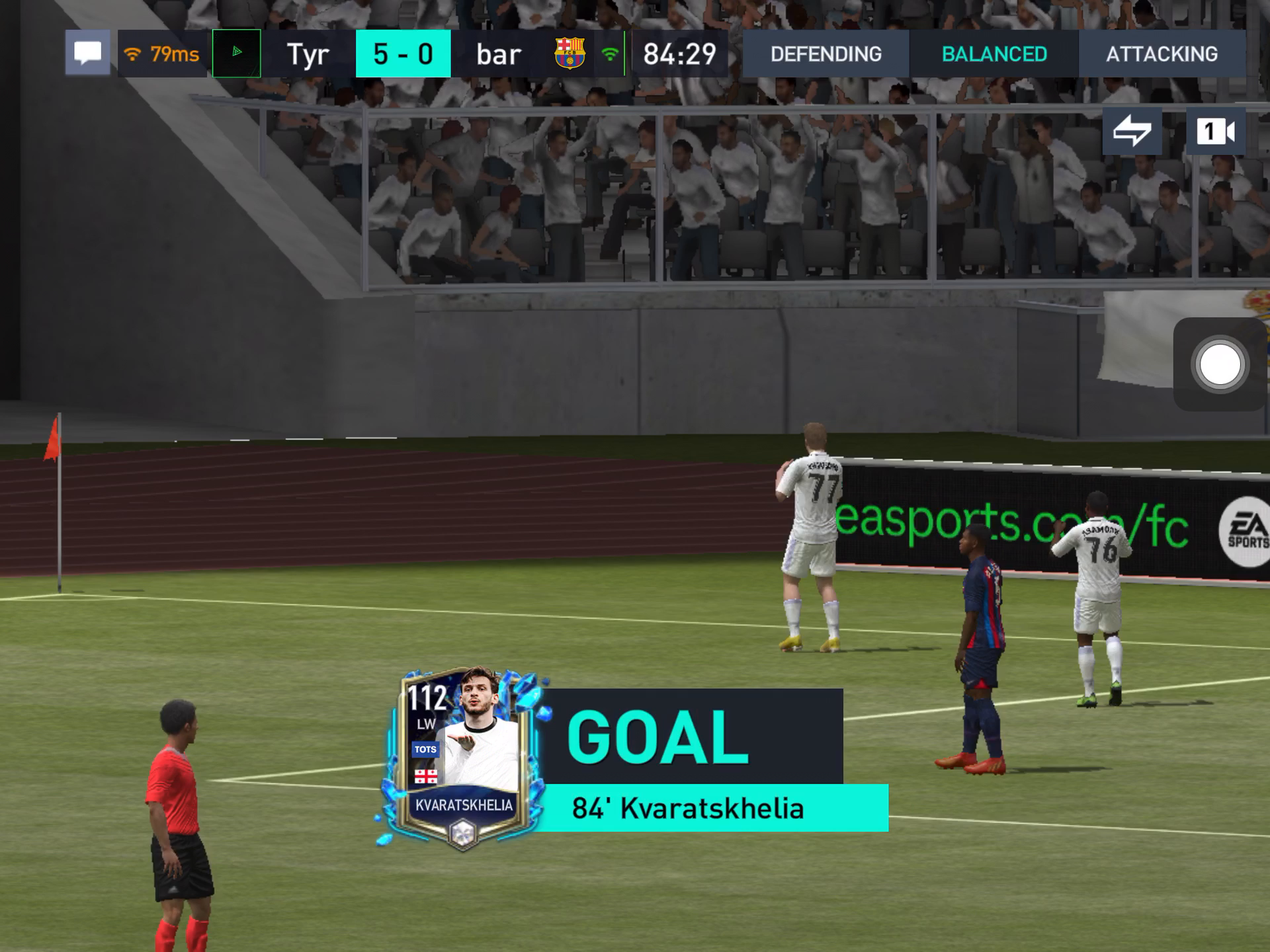Viewport: 1270px width, 952px height.
Task: Switch tactics to Defending
Action: [825, 54]
